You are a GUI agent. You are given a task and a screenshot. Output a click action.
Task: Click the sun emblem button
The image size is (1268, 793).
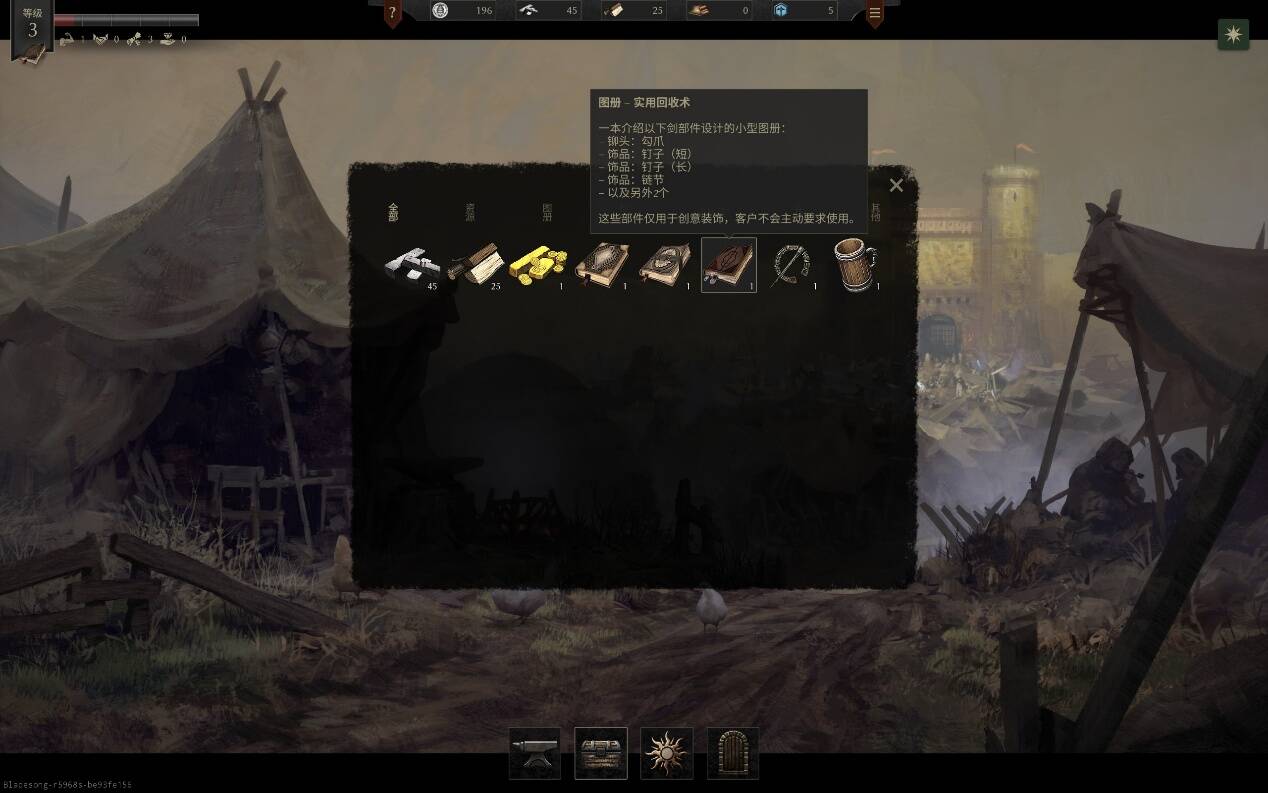(667, 753)
